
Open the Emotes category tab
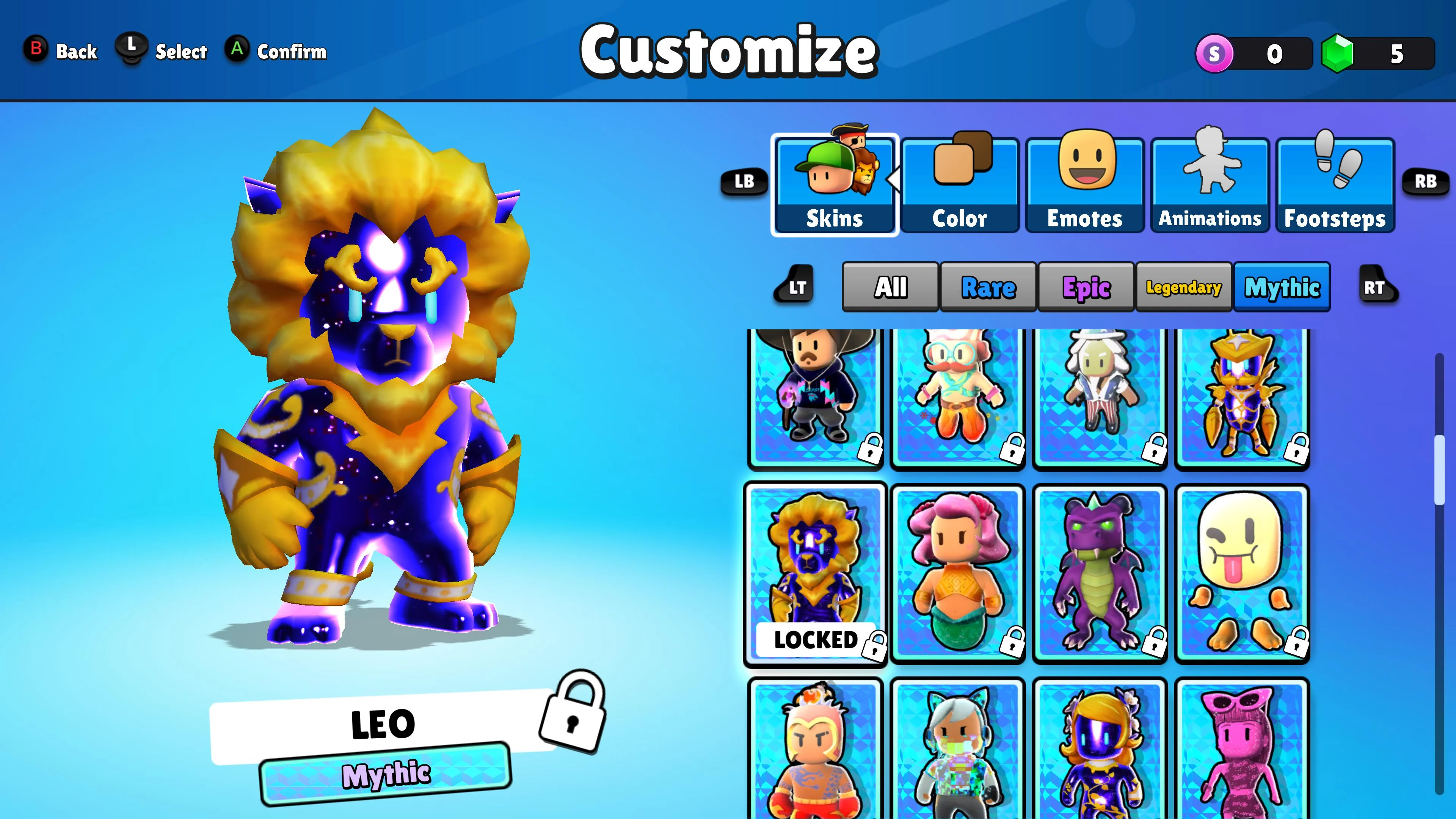[x=1085, y=185]
